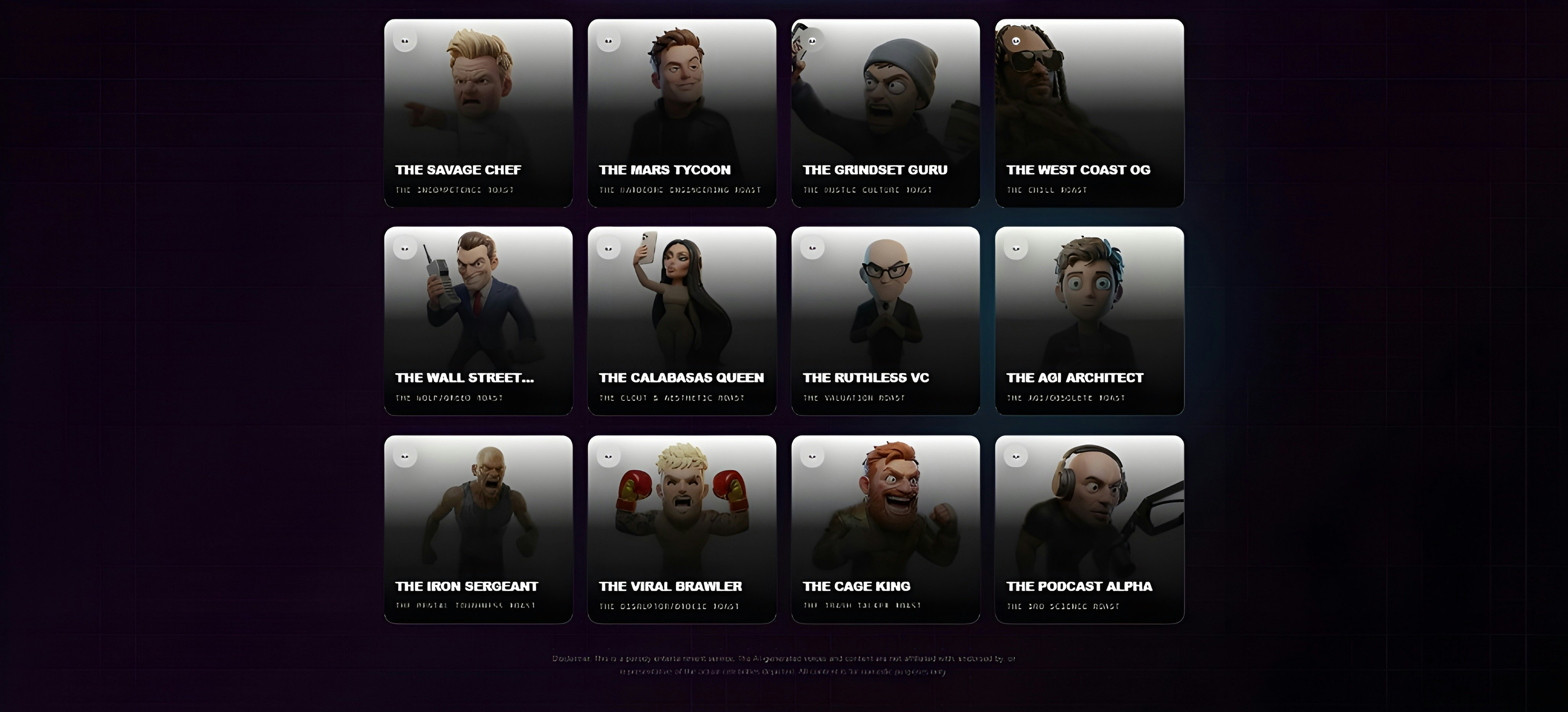Click the eyes badge on The Calabasas Queen
The image size is (1568, 712).
coord(608,247)
